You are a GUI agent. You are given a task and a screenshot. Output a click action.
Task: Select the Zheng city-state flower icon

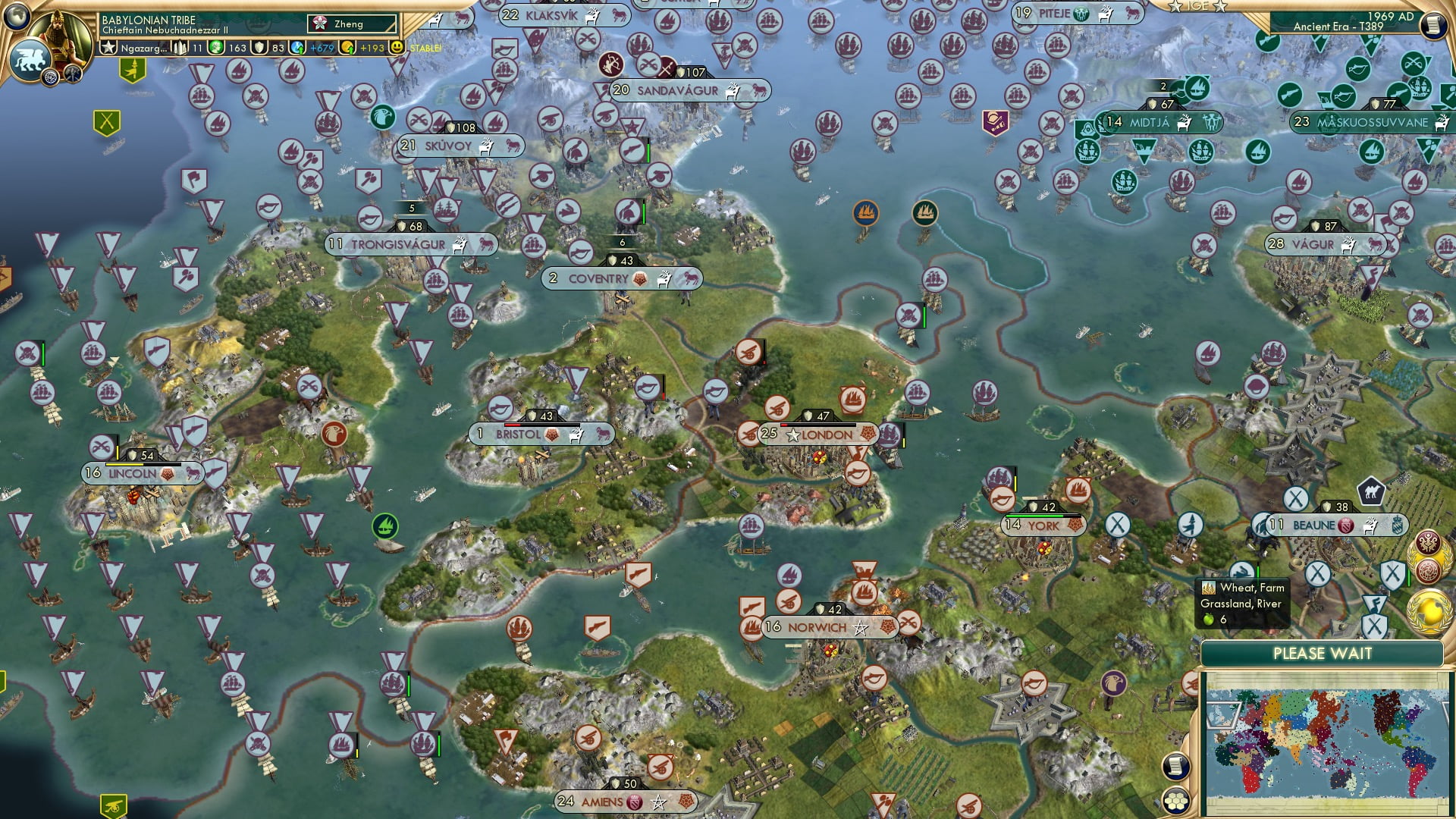320,23
